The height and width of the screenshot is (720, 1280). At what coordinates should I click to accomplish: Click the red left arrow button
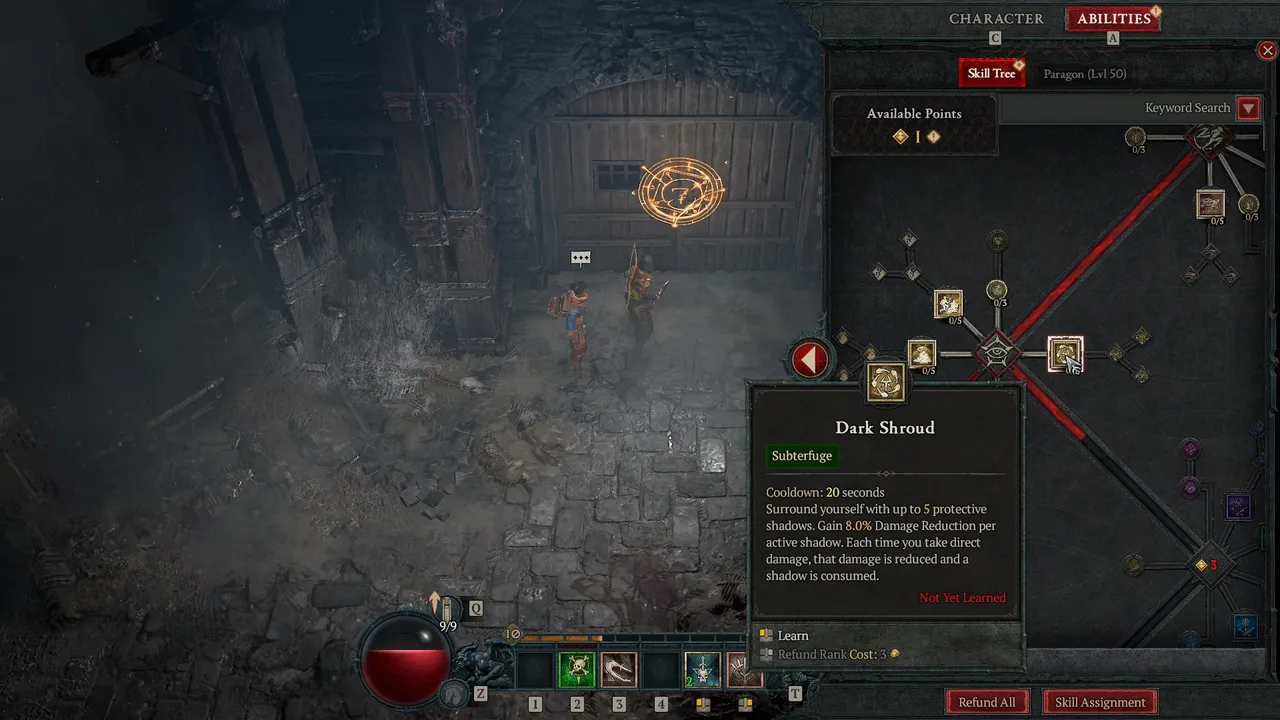click(810, 360)
